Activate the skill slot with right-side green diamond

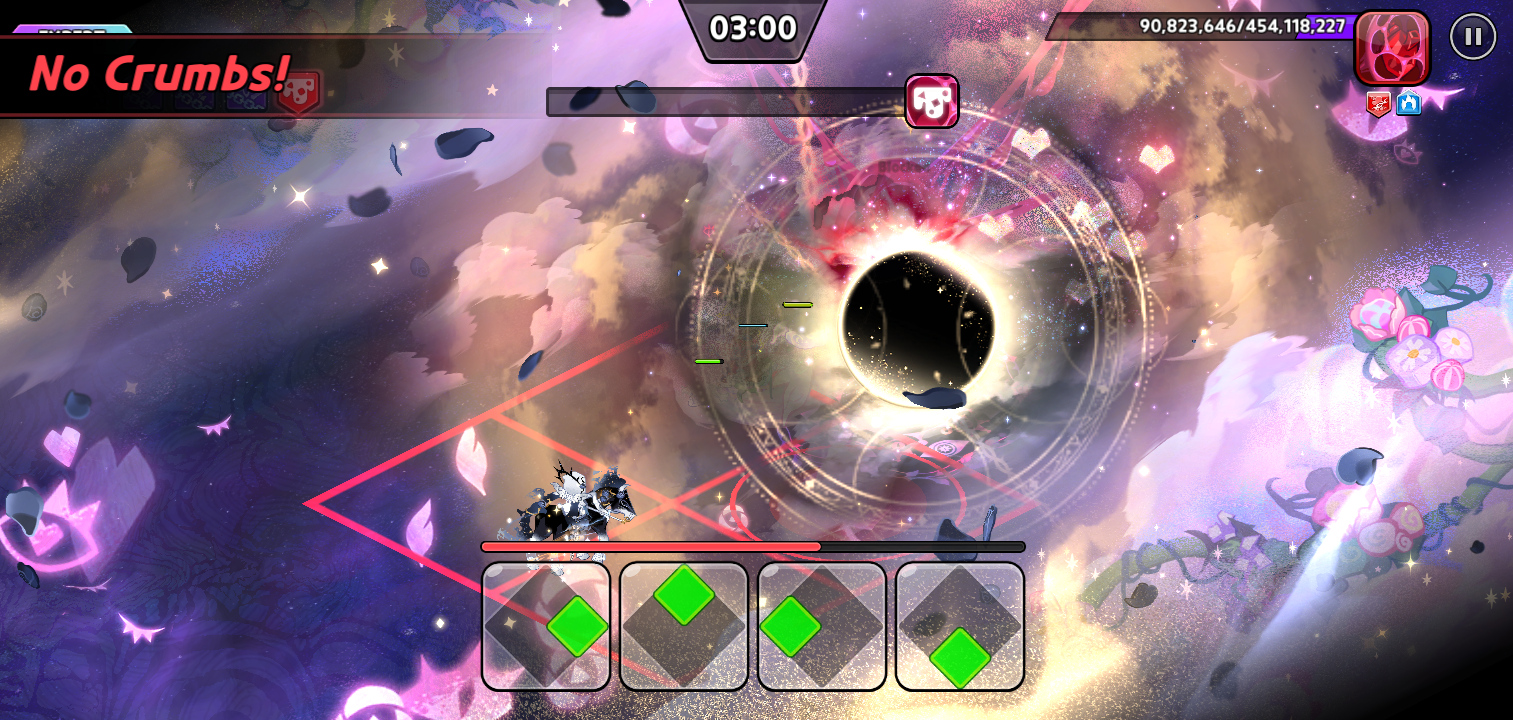[x=546, y=626]
